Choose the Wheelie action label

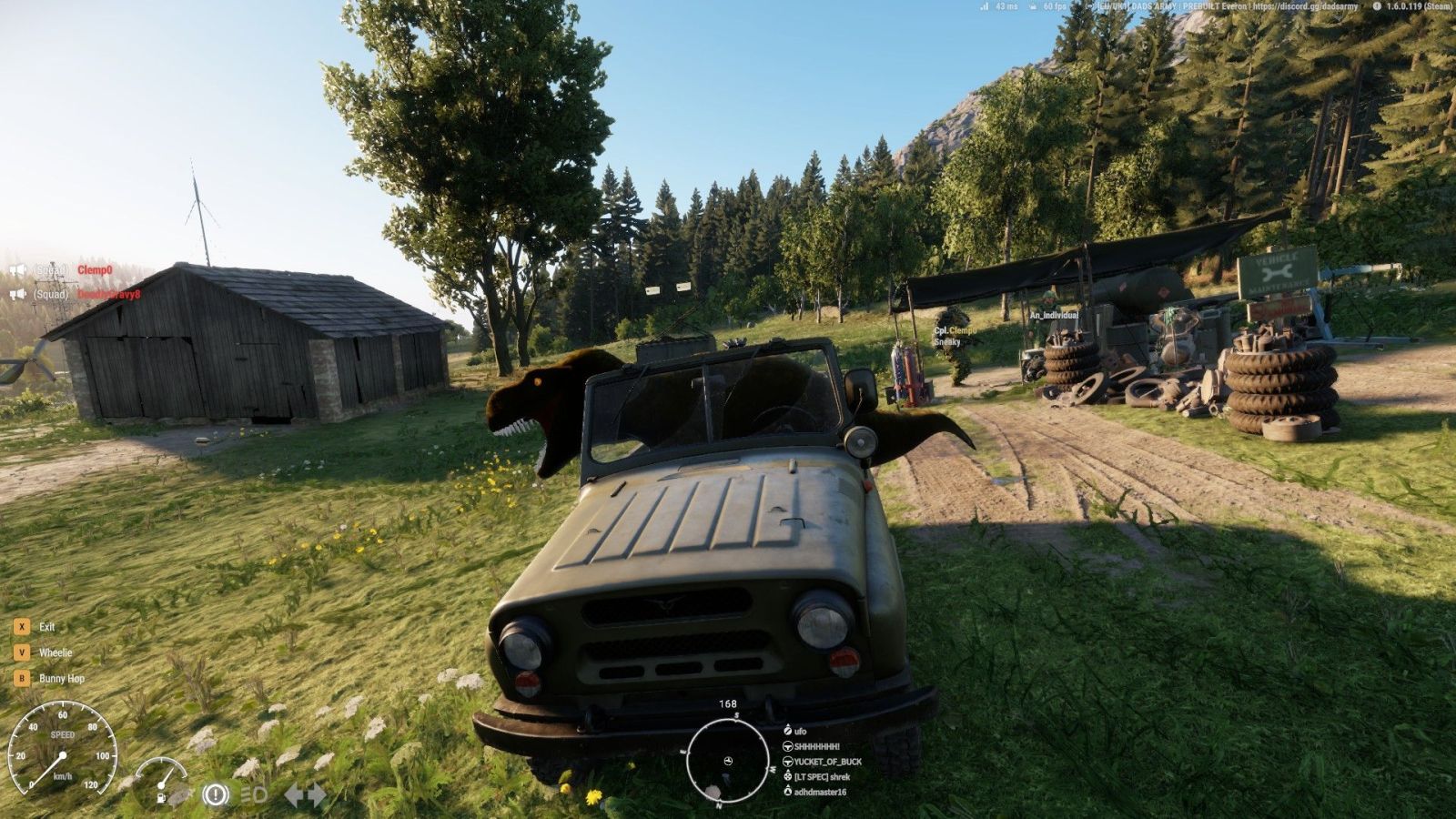pyautogui.click(x=56, y=652)
